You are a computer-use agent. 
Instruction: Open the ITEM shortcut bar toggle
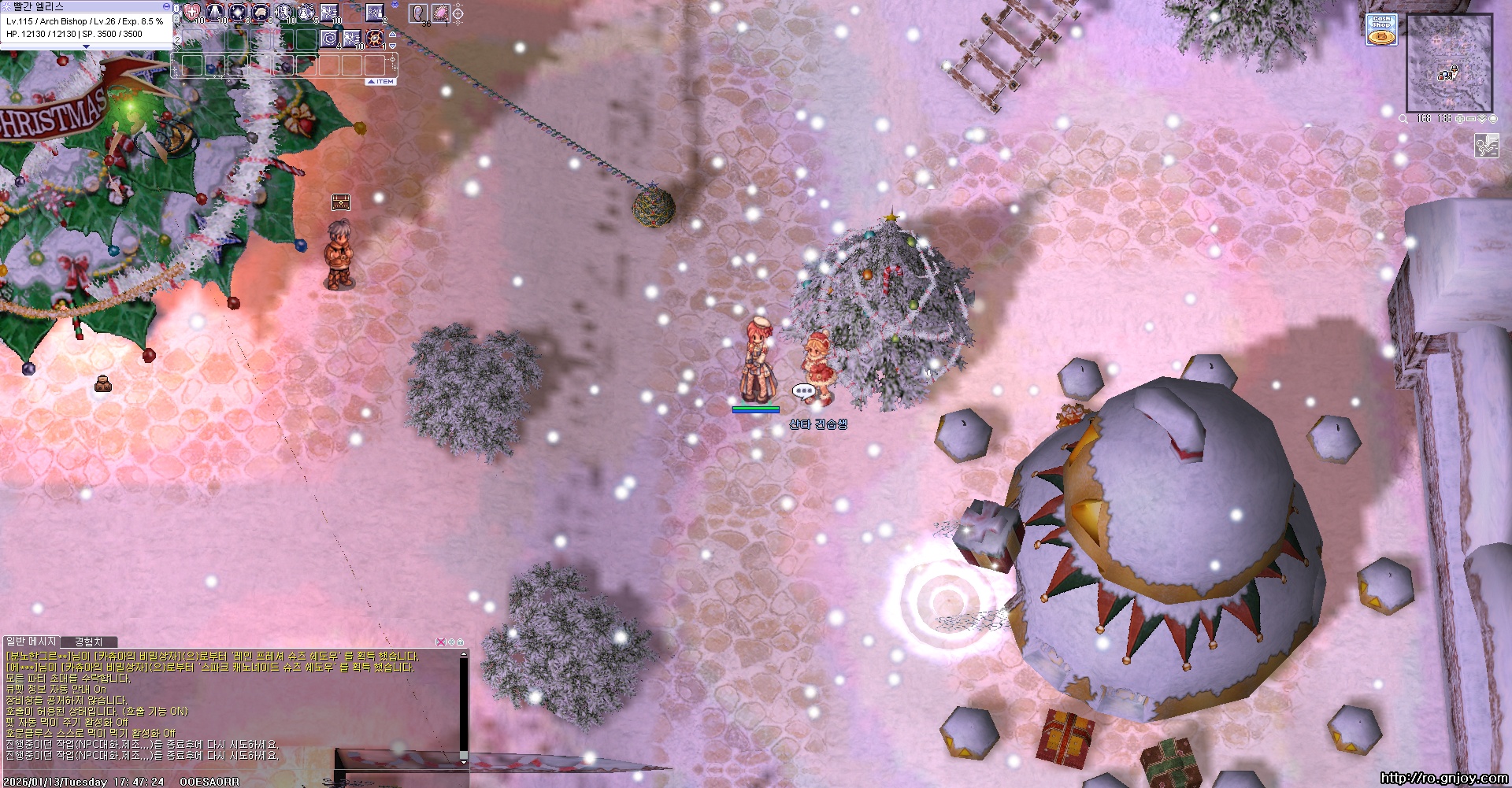coord(381,82)
